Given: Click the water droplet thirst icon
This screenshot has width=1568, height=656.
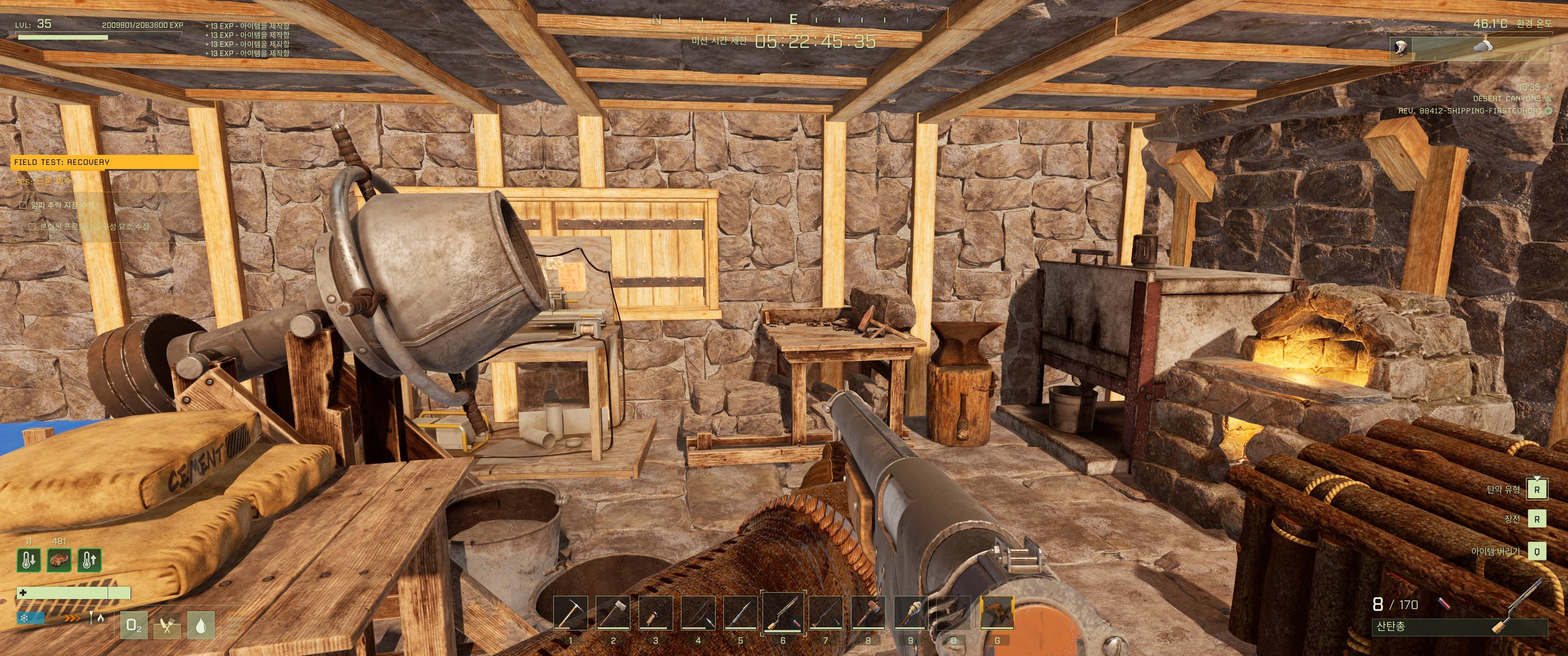Looking at the screenshot, I should pyautogui.click(x=201, y=625).
